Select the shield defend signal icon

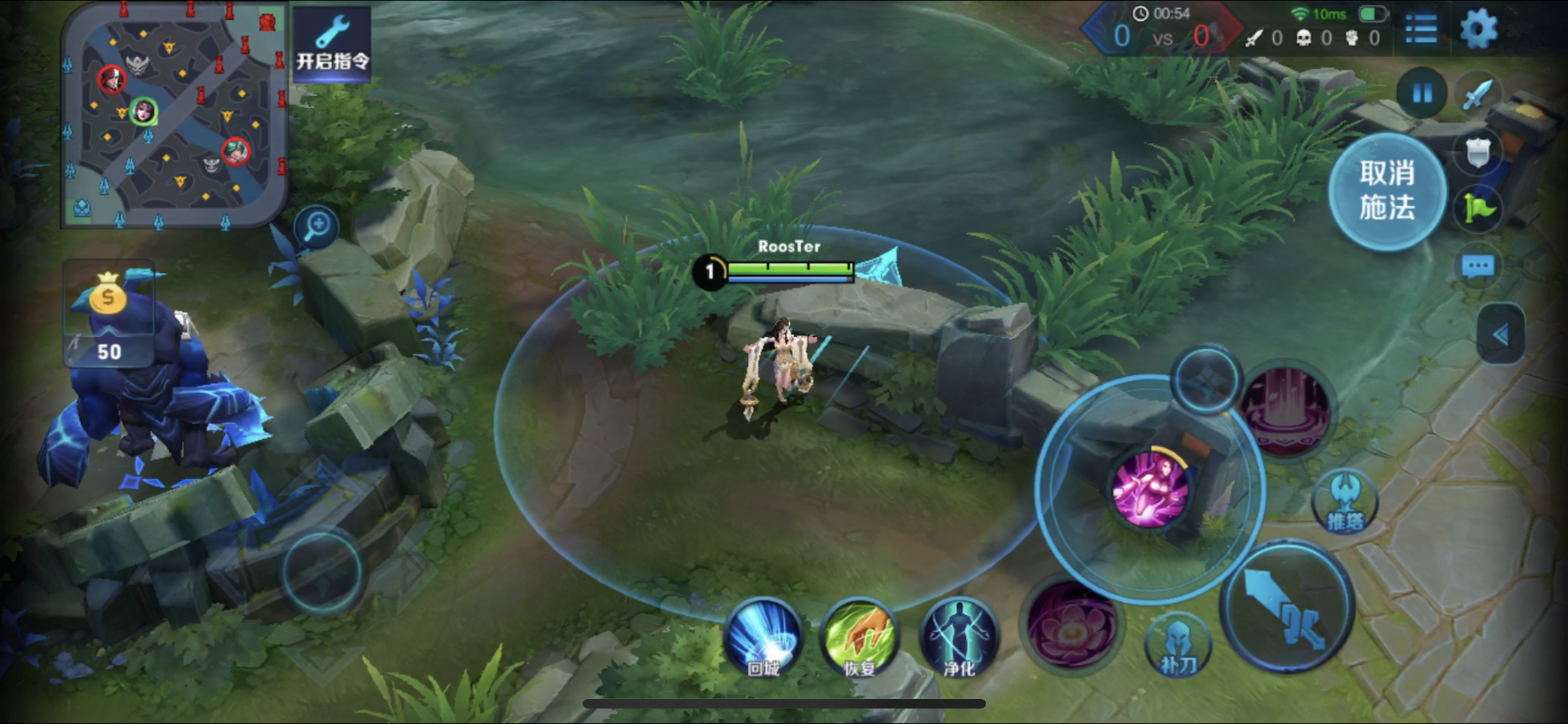pos(1478,153)
